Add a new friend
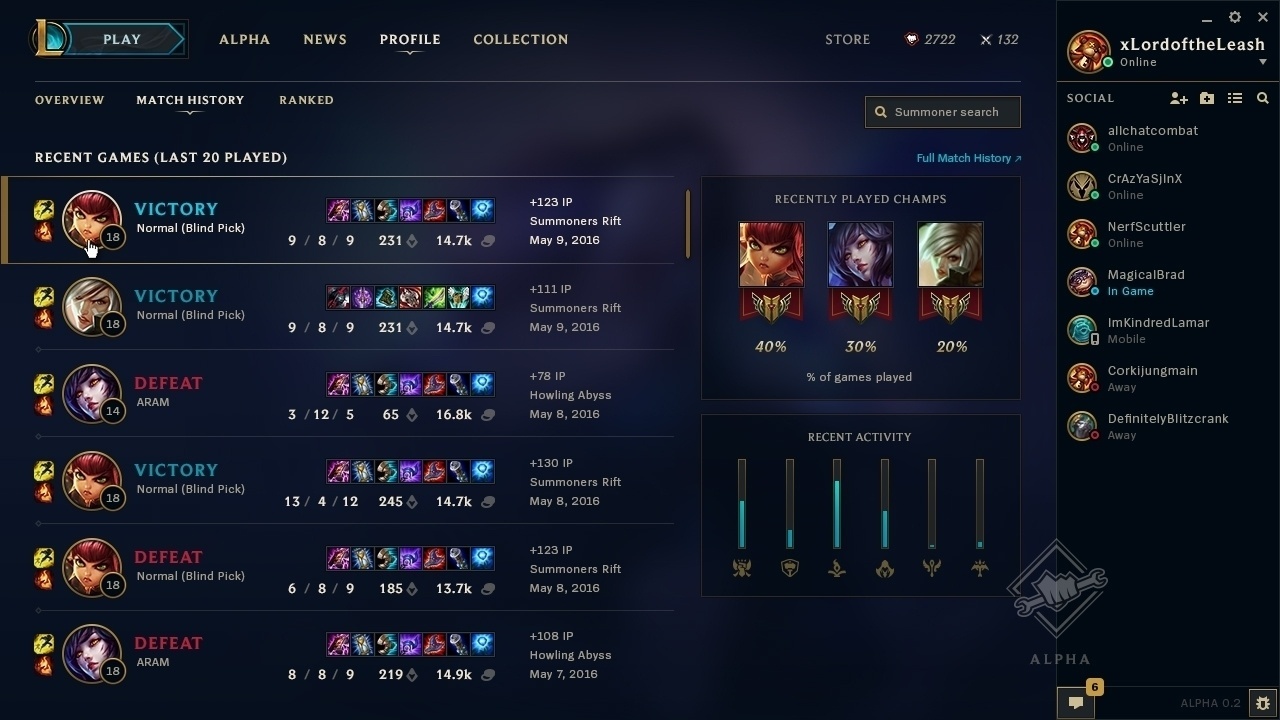The width and height of the screenshot is (1280, 720). click(1179, 98)
